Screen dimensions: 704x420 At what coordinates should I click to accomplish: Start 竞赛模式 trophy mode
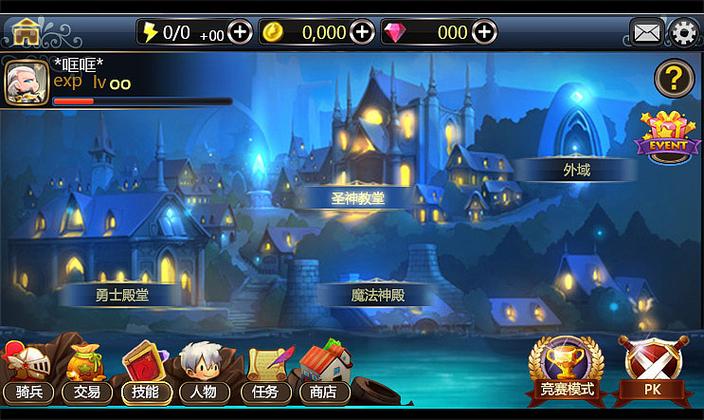point(565,368)
